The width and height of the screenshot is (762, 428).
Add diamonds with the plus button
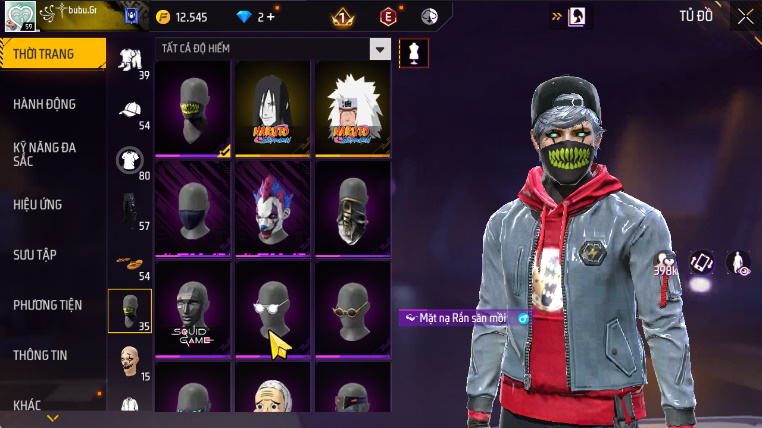(270, 17)
